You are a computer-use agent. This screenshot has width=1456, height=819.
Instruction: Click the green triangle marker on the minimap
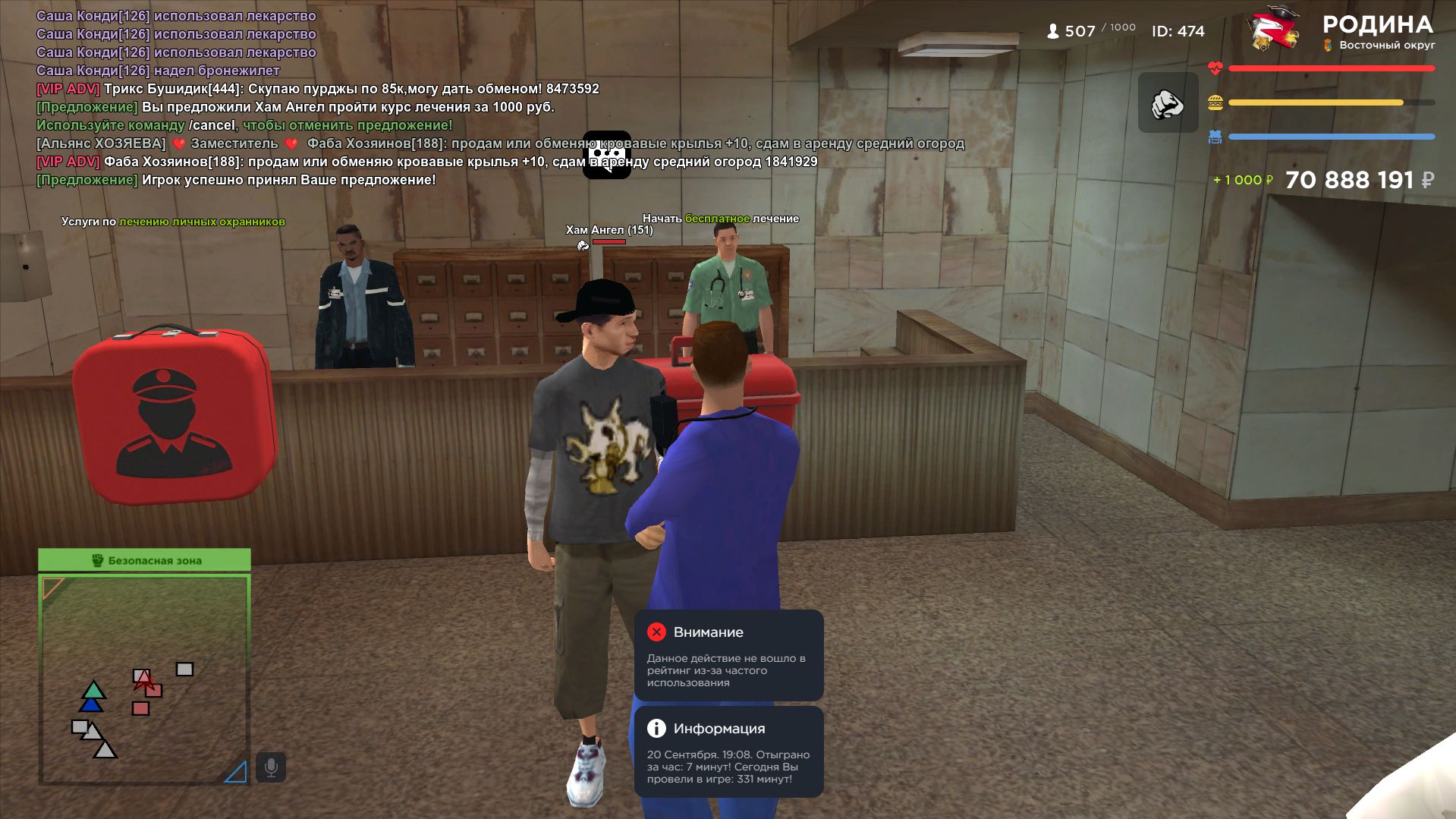point(93,690)
